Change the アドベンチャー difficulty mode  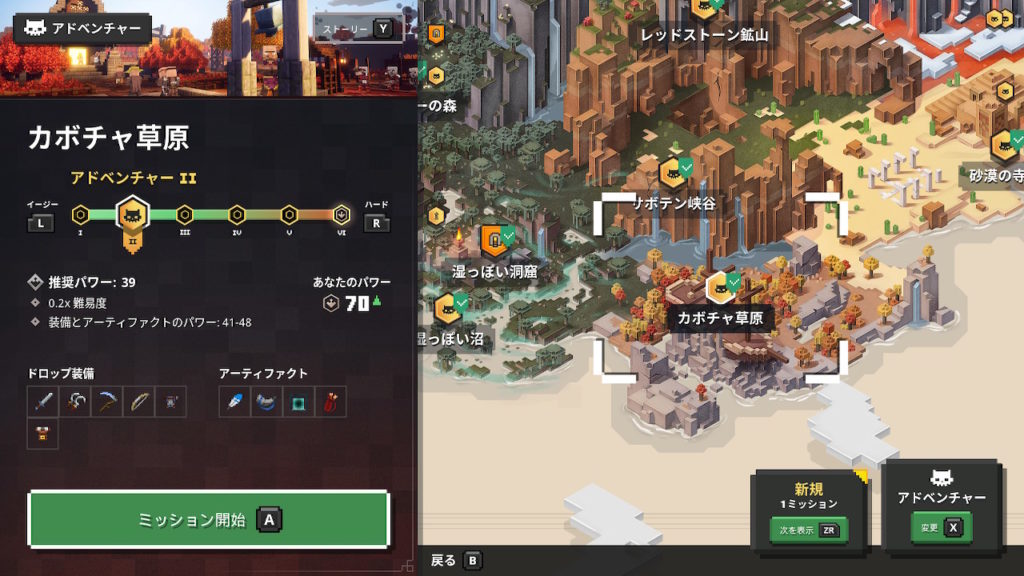(941, 527)
